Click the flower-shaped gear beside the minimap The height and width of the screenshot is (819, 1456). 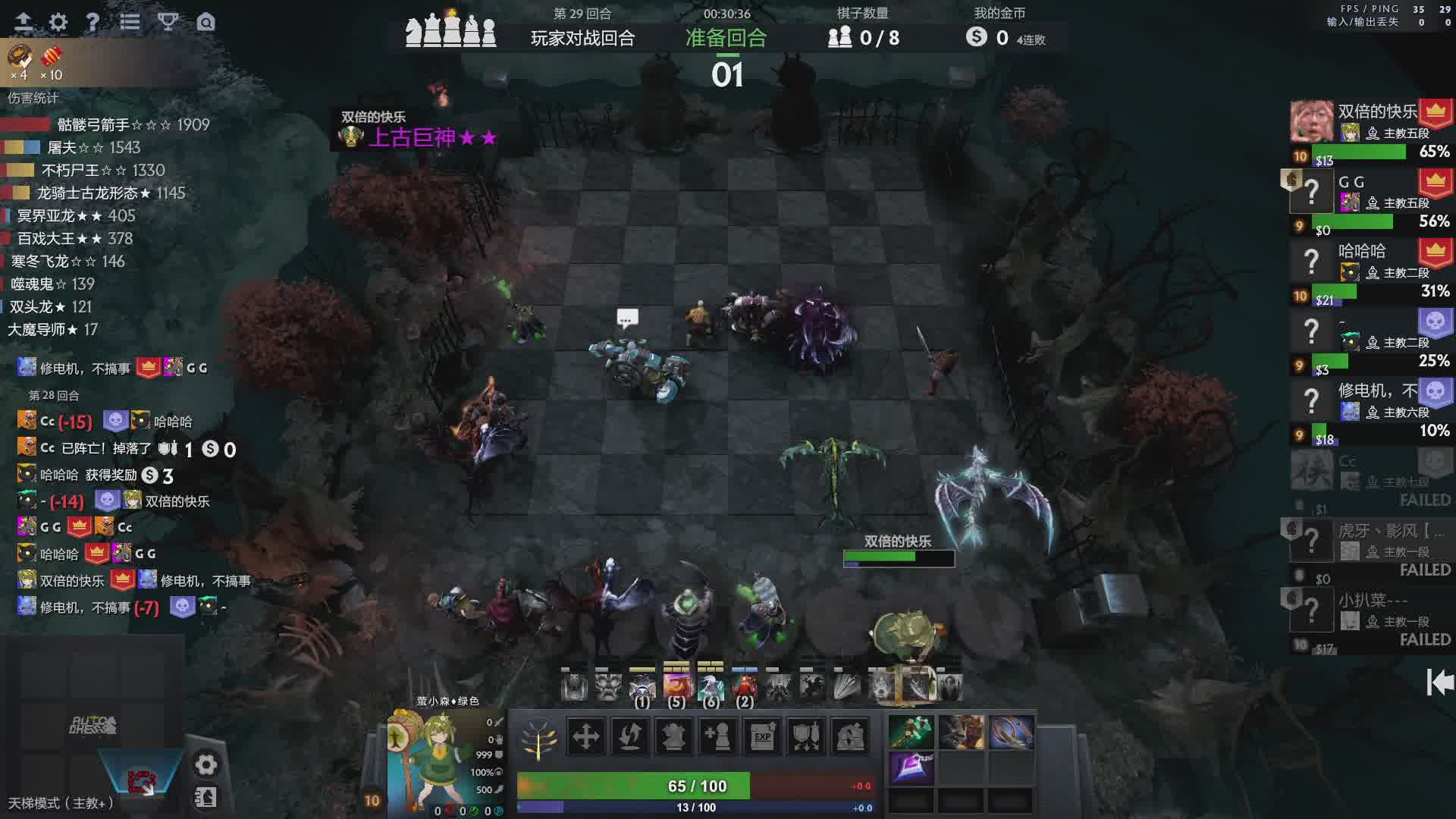pos(206,764)
